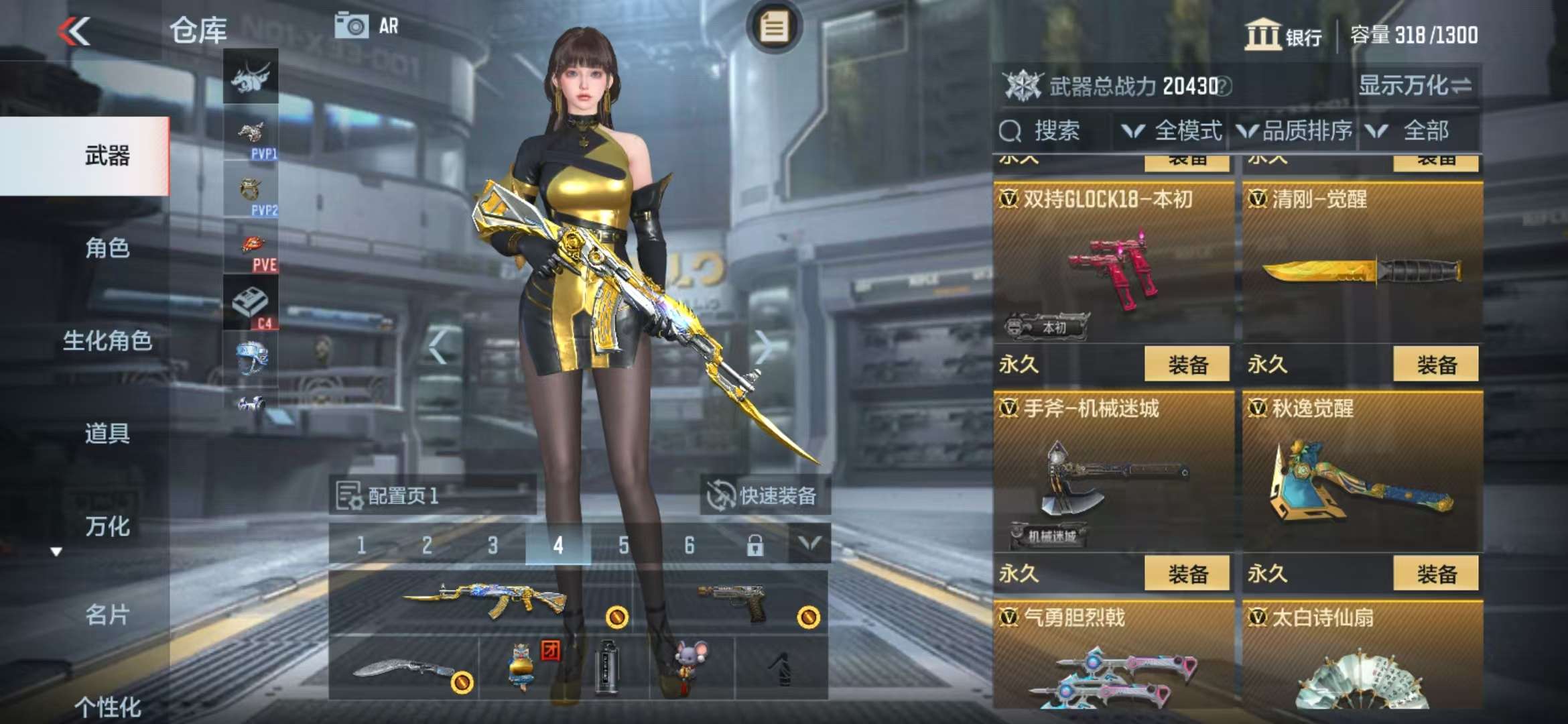
Task: Open the AR camera mode
Action: pos(367,26)
